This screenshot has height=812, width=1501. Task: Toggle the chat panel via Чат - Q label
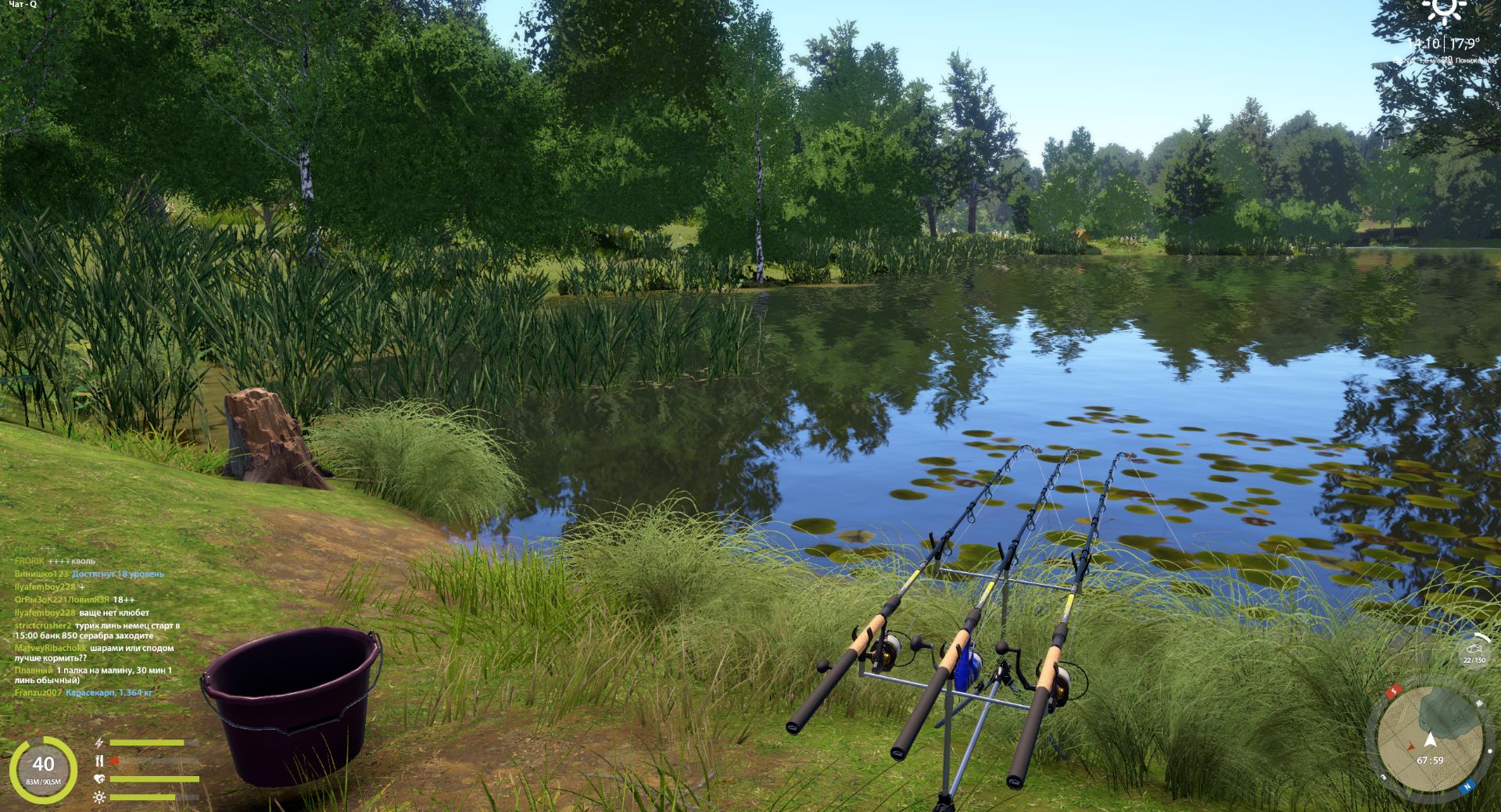(x=24, y=4)
